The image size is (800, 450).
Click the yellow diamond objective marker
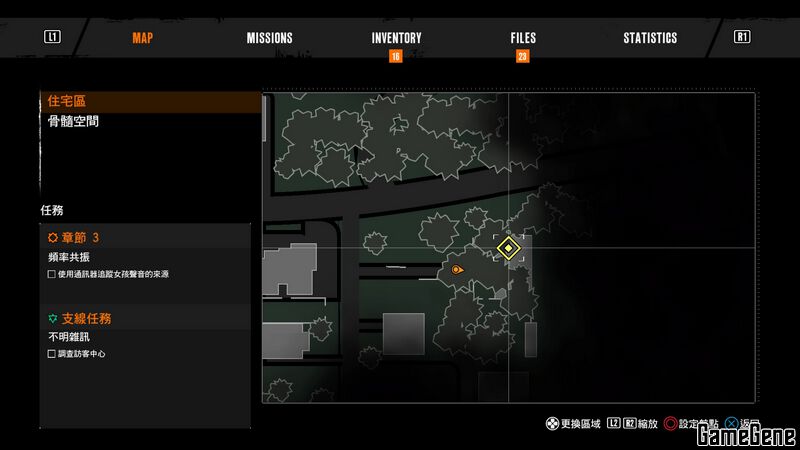(509, 247)
